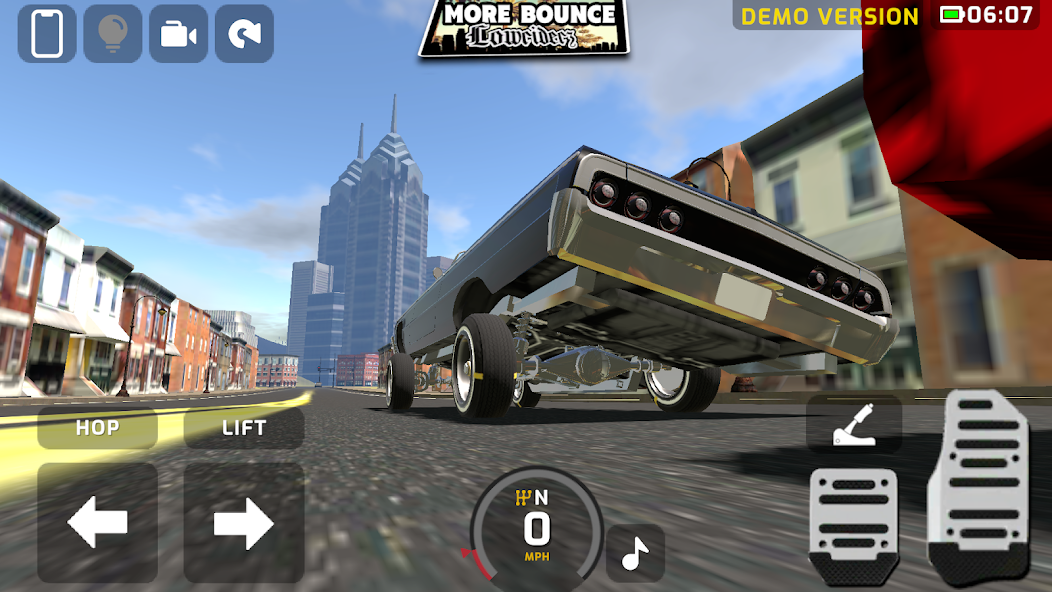Tap the brake pedal
The width and height of the screenshot is (1052, 592).
tap(853, 523)
